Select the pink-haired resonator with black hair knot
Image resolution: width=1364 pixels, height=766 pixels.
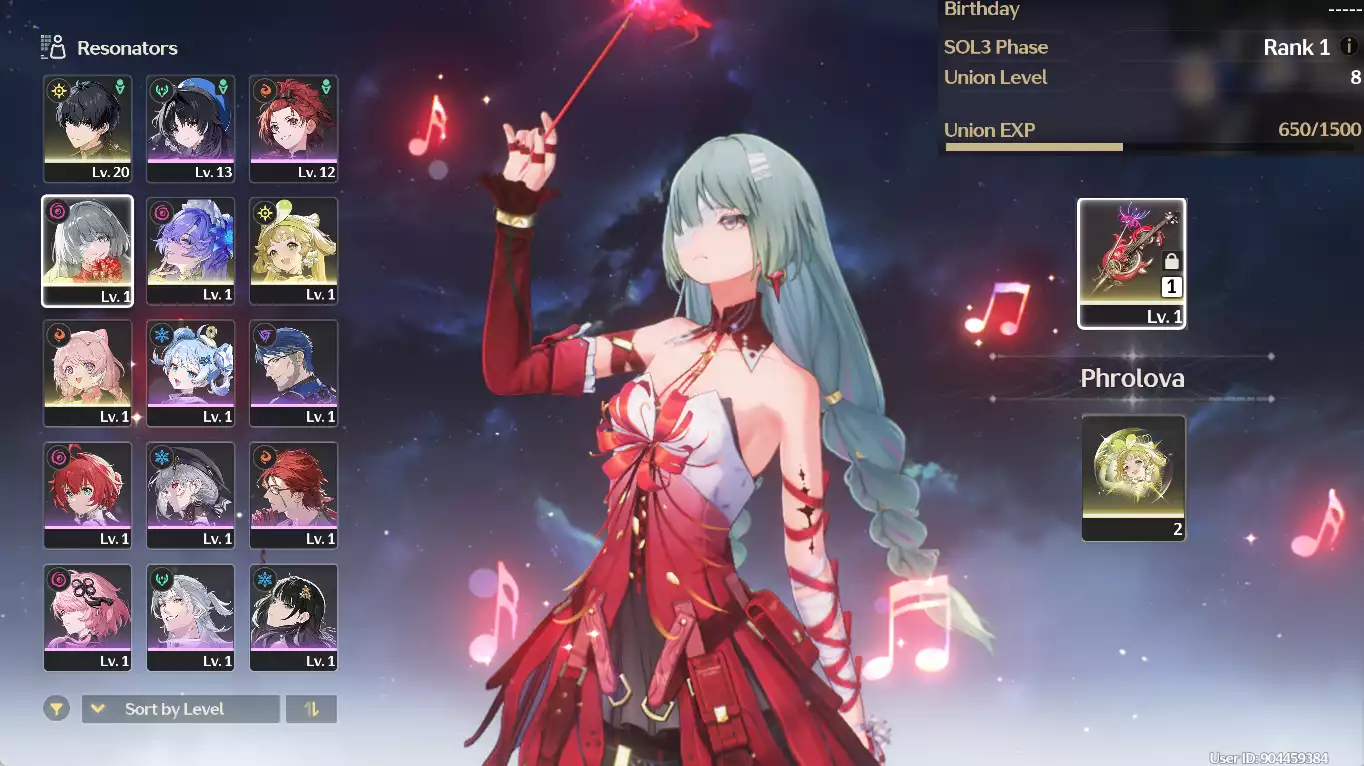click(88, 617)
